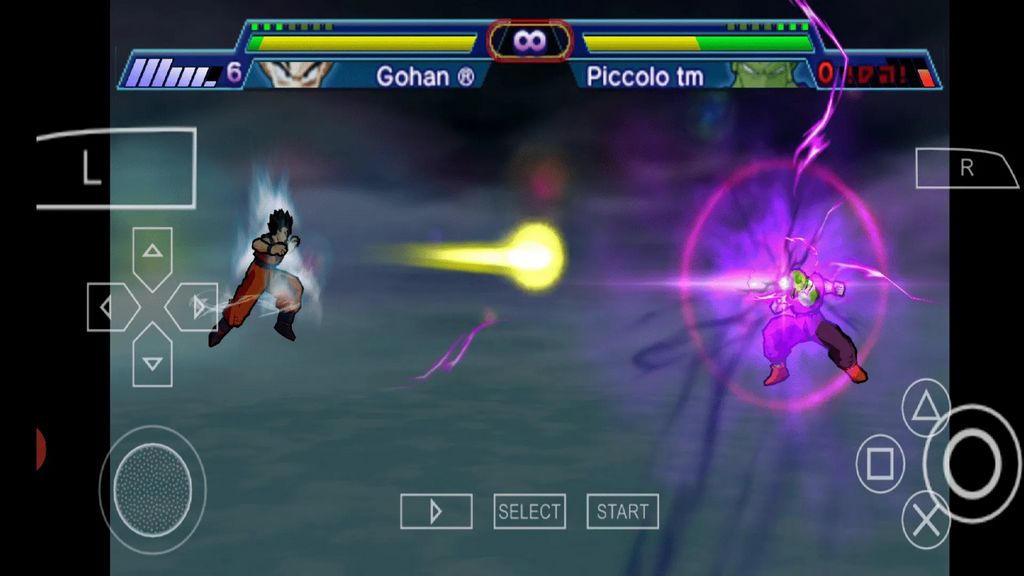
Task: Tap the square action button
Action: (880, 464)
